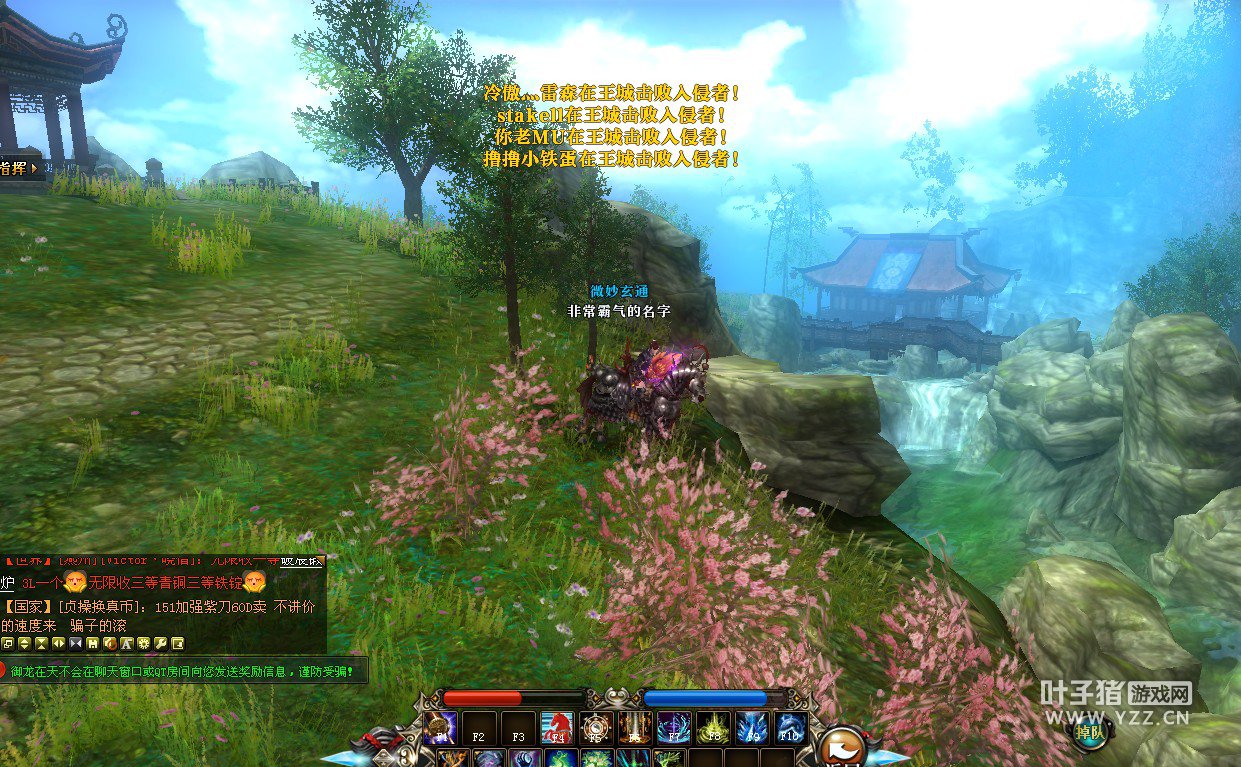
Task: Click the chat left-right arrows expand button
Action: [x=58, y=643]
